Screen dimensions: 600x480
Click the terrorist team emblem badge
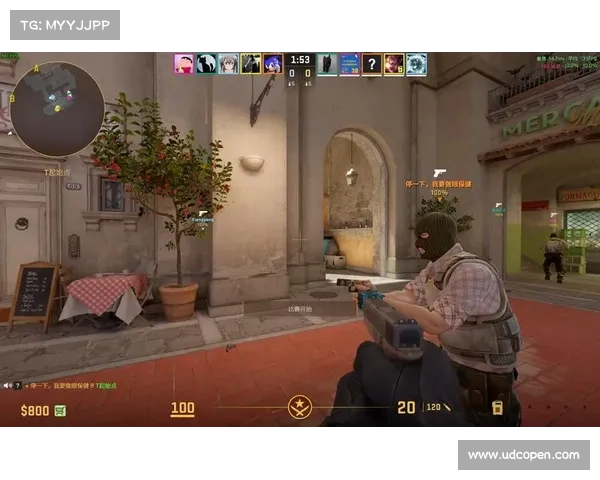[x=300, y=407]
